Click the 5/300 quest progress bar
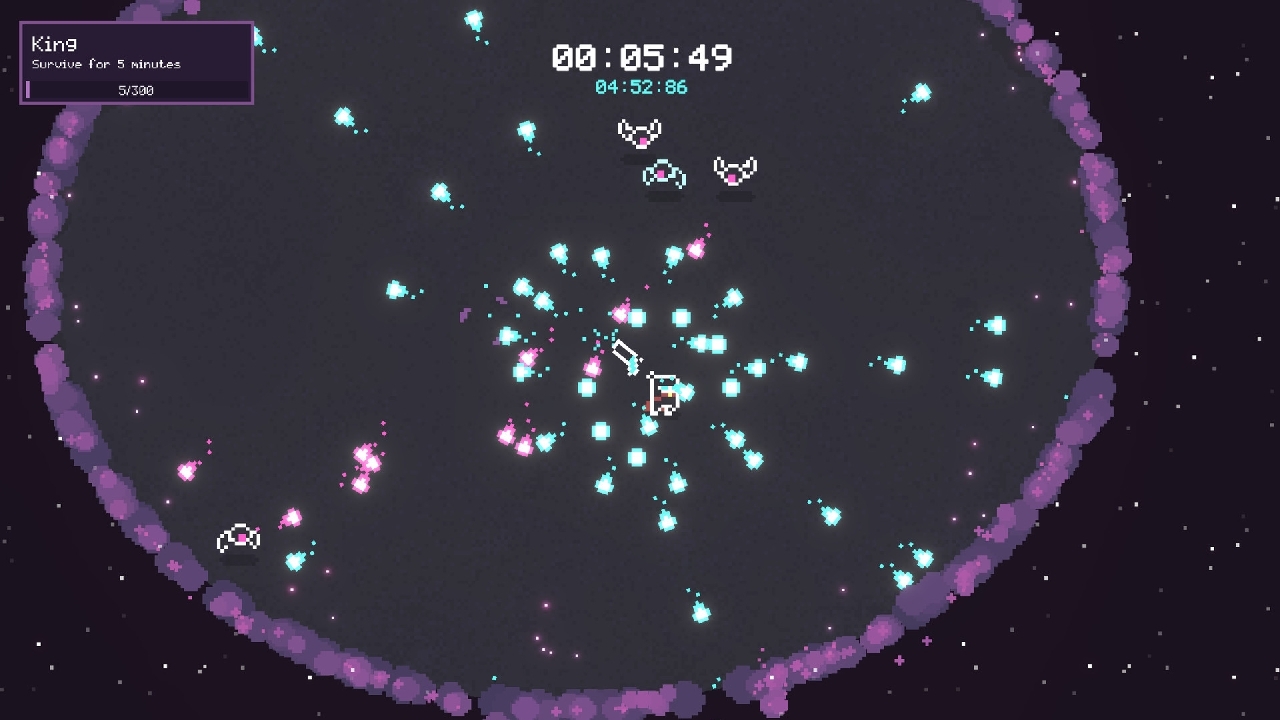The image size is (1280, 720). [x=137, y=89]
